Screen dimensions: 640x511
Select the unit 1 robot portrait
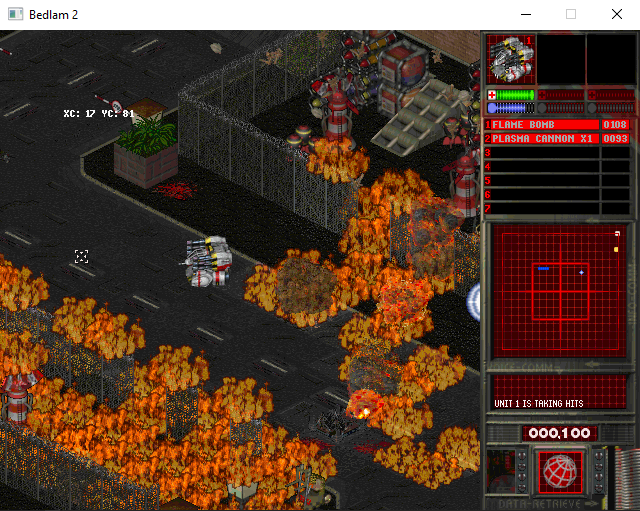511,59
